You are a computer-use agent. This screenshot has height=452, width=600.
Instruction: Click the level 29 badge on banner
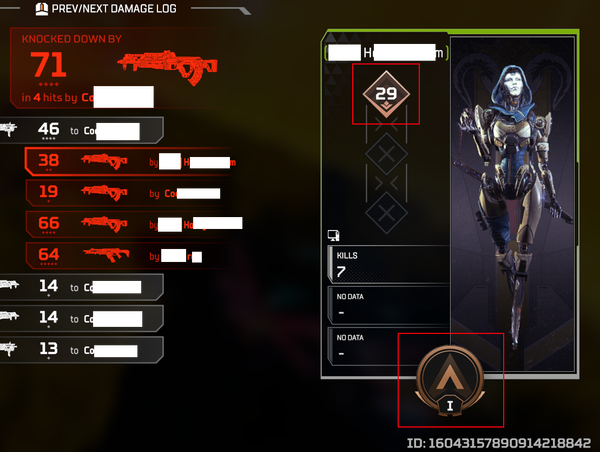pos(386,96)
